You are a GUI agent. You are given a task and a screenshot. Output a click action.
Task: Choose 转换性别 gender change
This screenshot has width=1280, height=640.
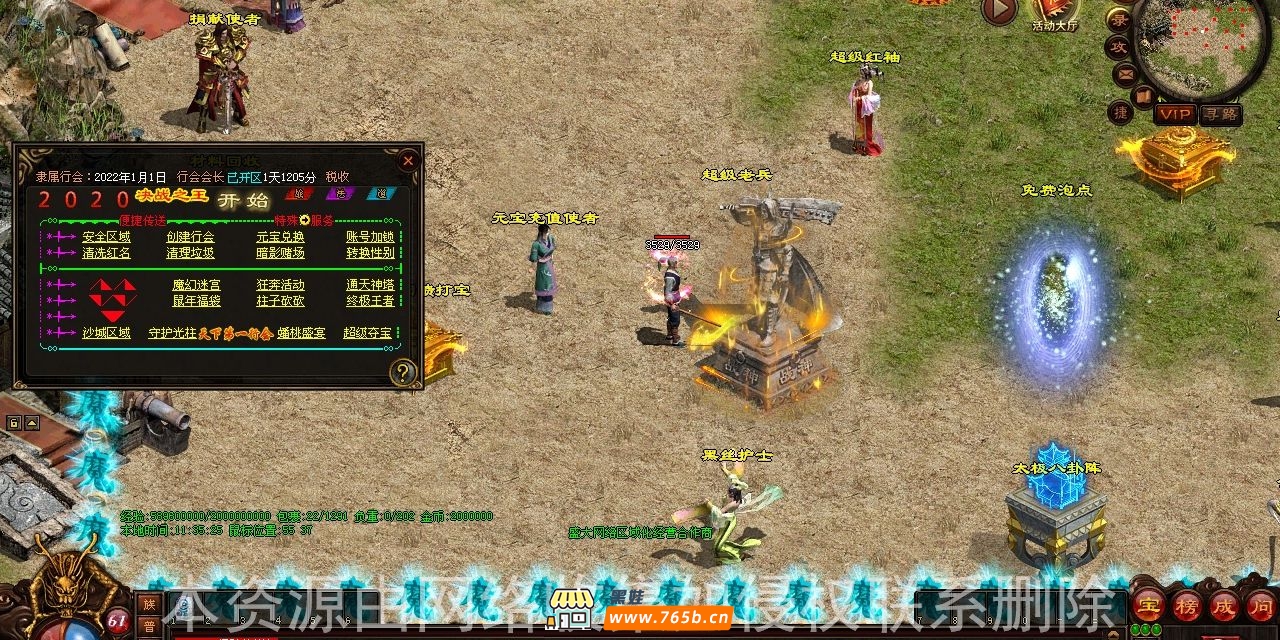click(x=370, y=253)
